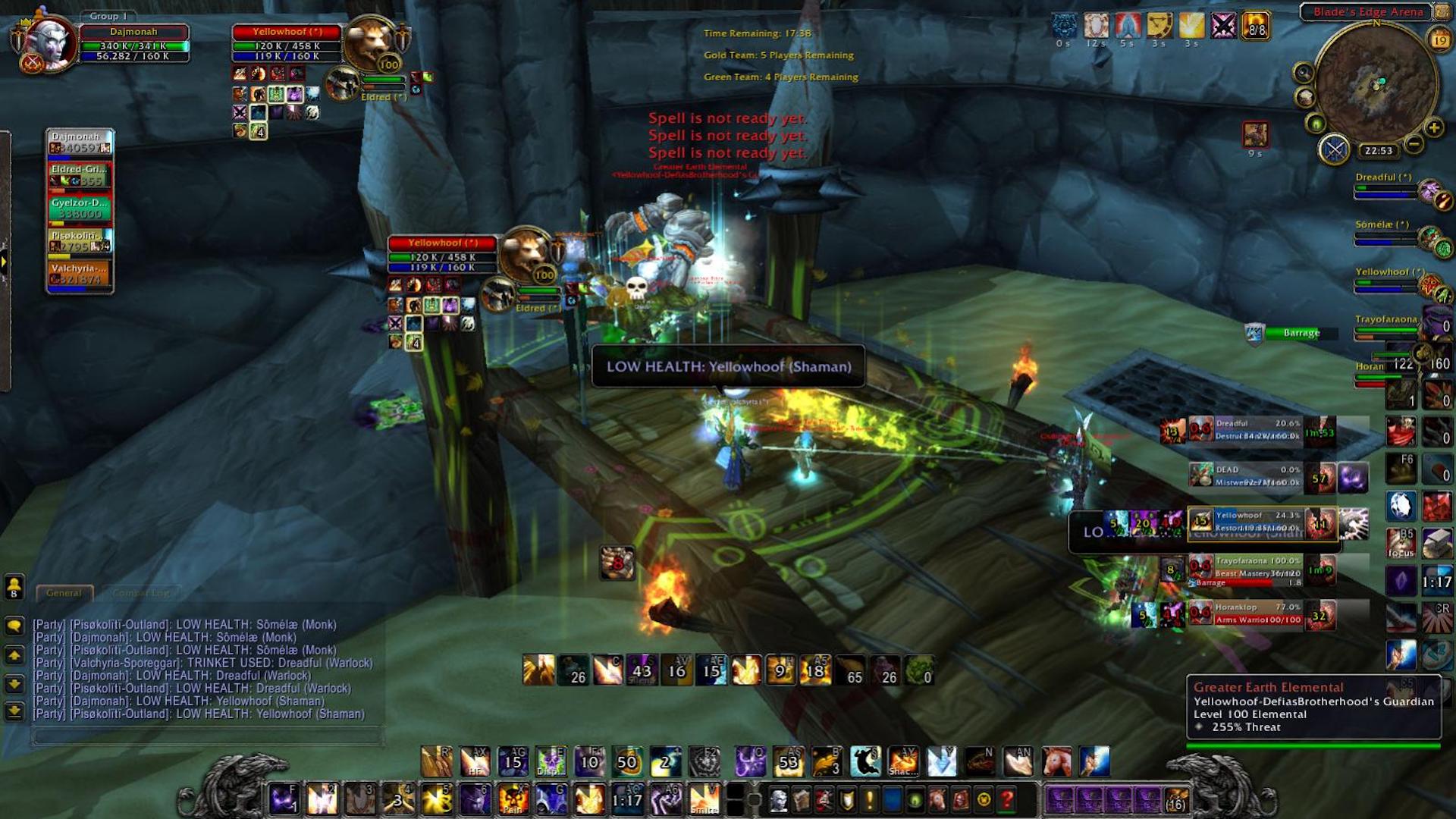
Task: Click the chat input box
Action: 206,736
